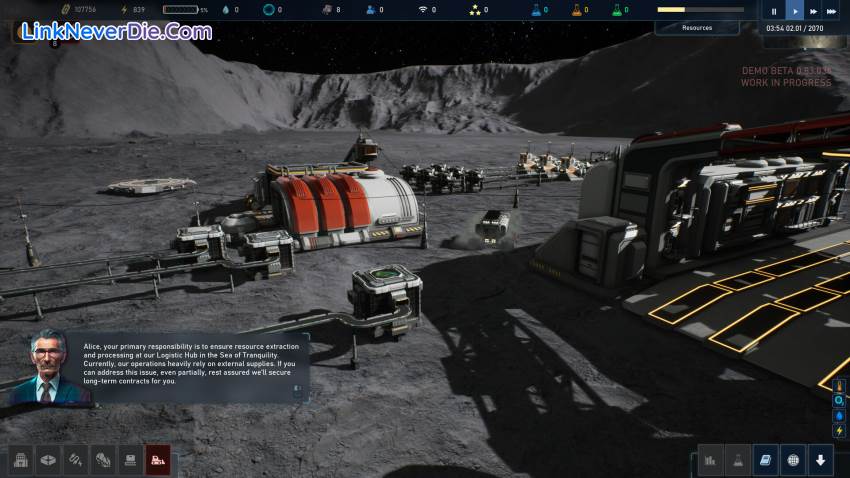Toggle the lightning bolt power overlay
This screenshot has height=478, width=850.
(x=840, y=431)
